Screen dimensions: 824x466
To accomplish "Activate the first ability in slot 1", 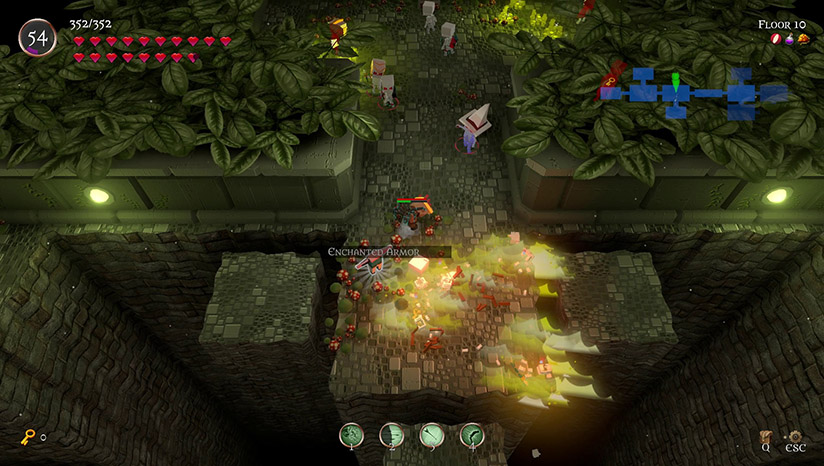I will (x=352, y=435).
